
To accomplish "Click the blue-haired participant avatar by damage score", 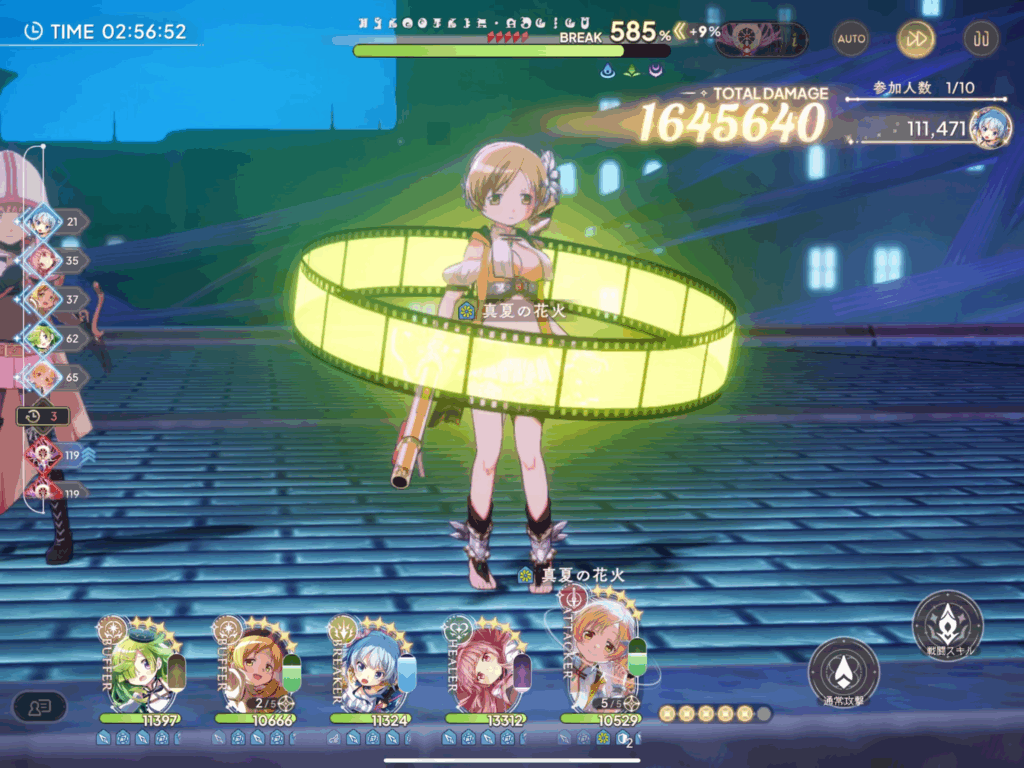I will [x=990, y=128].
